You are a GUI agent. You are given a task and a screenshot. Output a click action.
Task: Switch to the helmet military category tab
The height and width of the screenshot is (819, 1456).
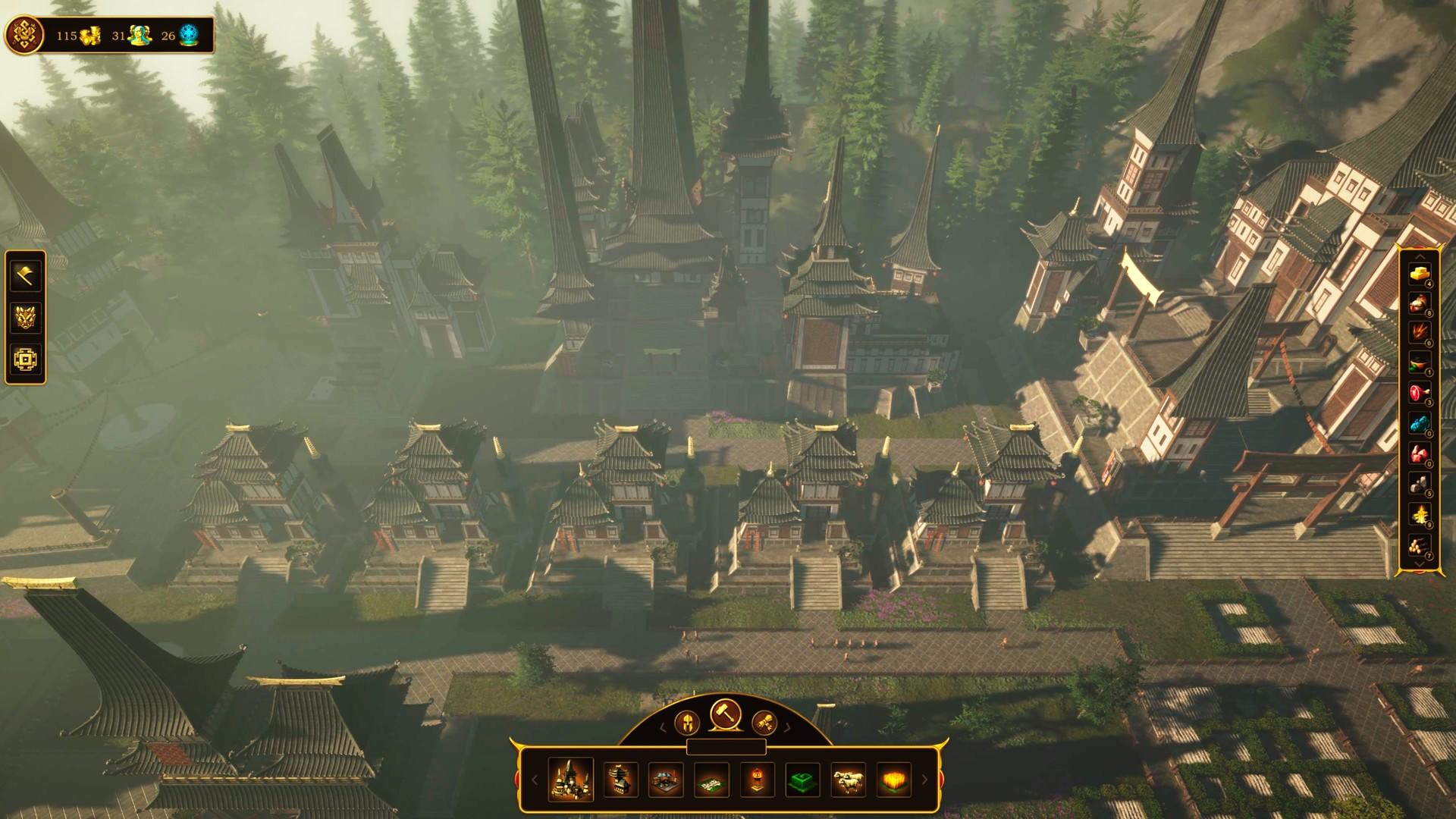[x=689, y=724]
